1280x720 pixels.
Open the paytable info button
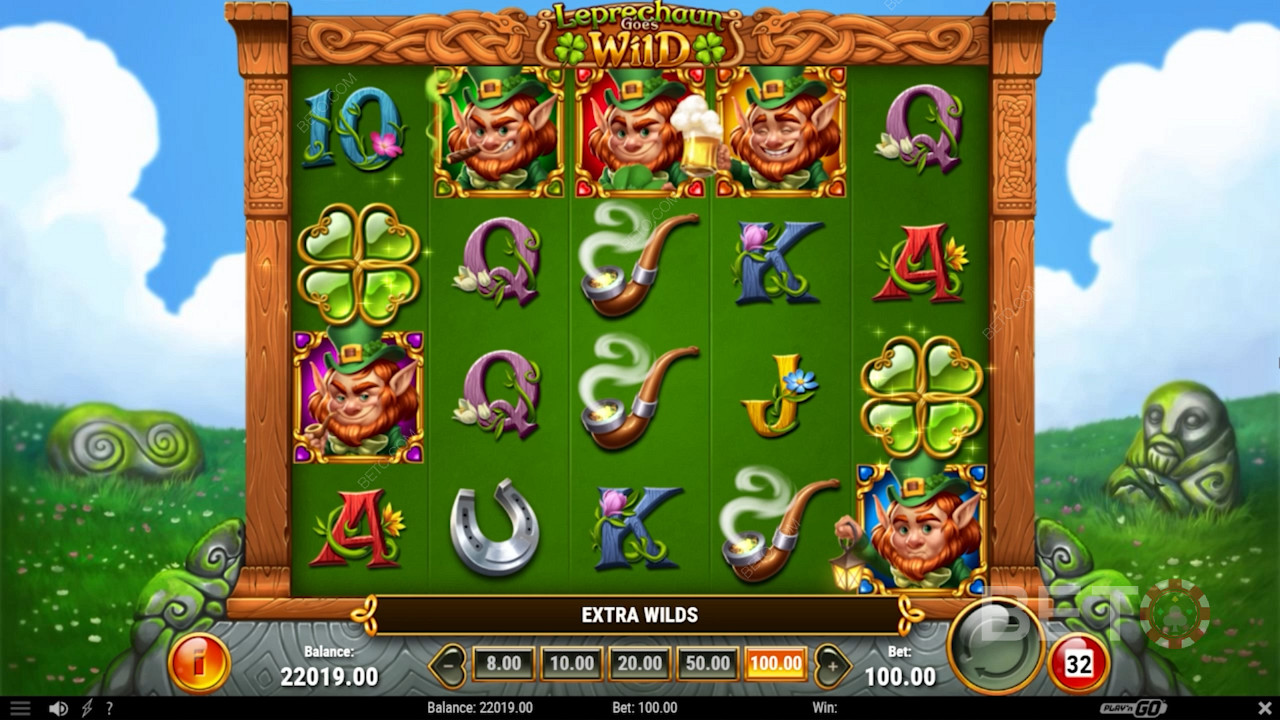(x=199, y=662)
